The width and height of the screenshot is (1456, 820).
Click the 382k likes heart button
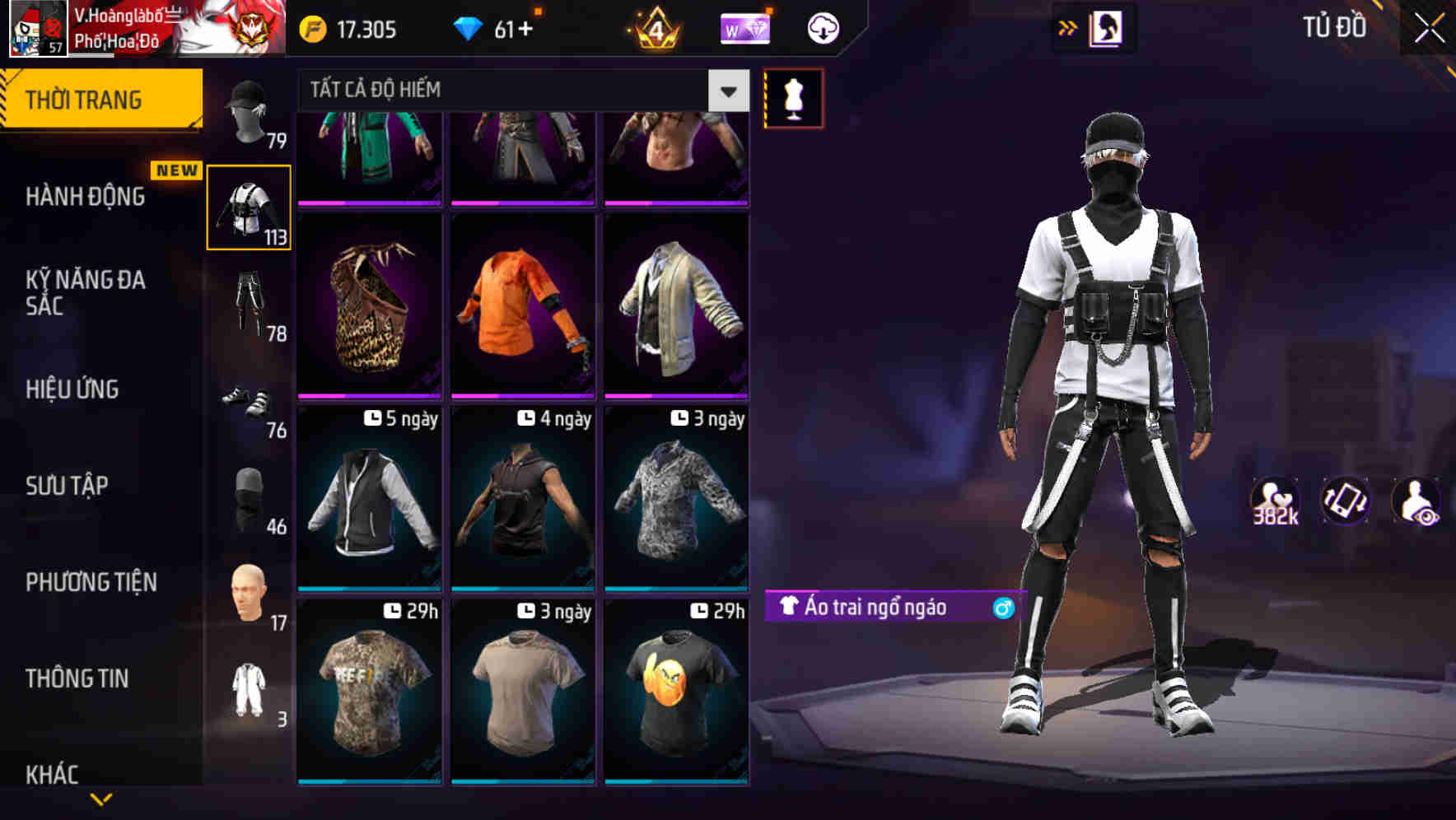click(1276, 500)
